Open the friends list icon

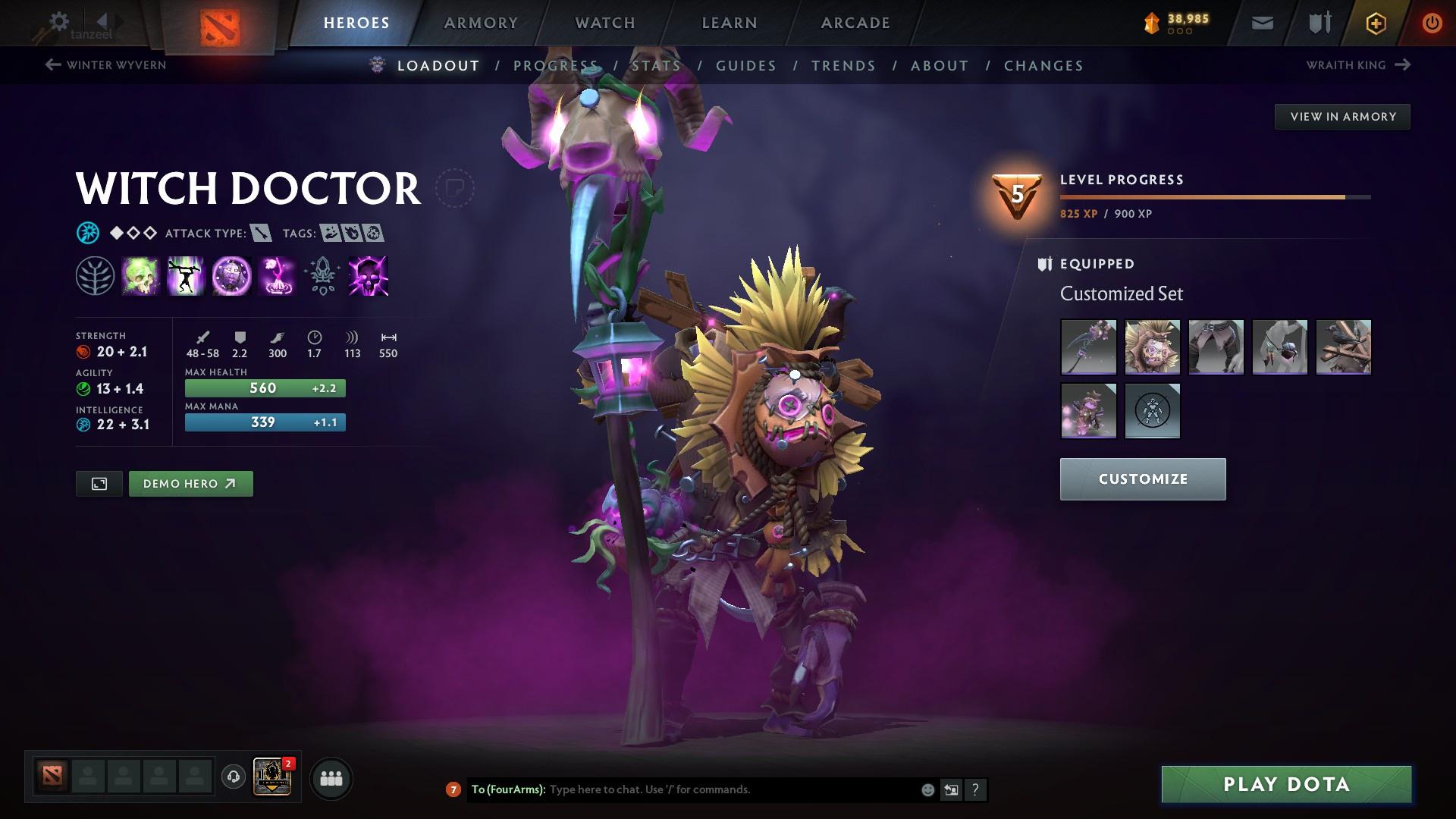[x=331, y=777]
